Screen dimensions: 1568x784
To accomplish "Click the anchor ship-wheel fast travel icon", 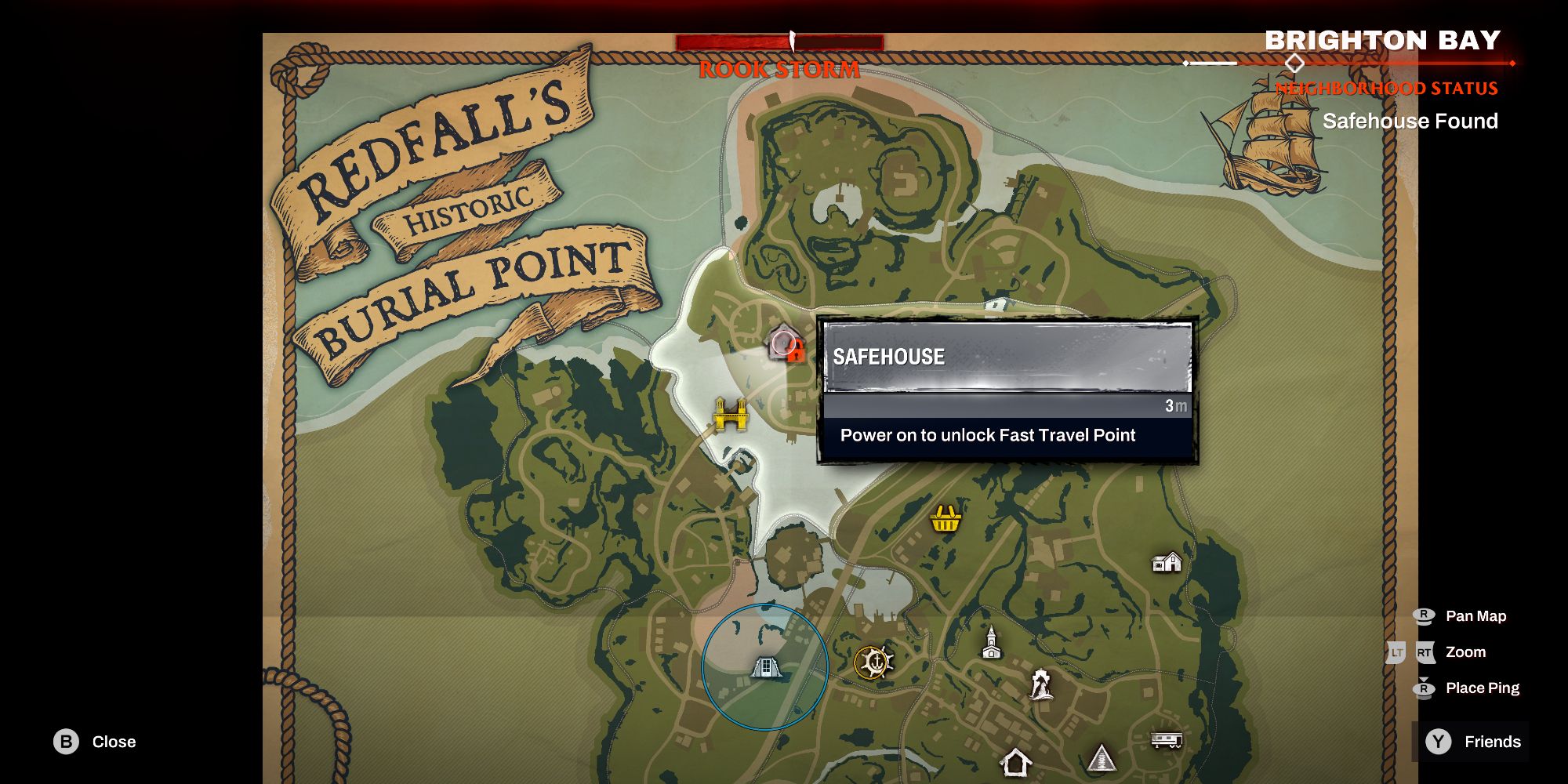I will [875, 662].
